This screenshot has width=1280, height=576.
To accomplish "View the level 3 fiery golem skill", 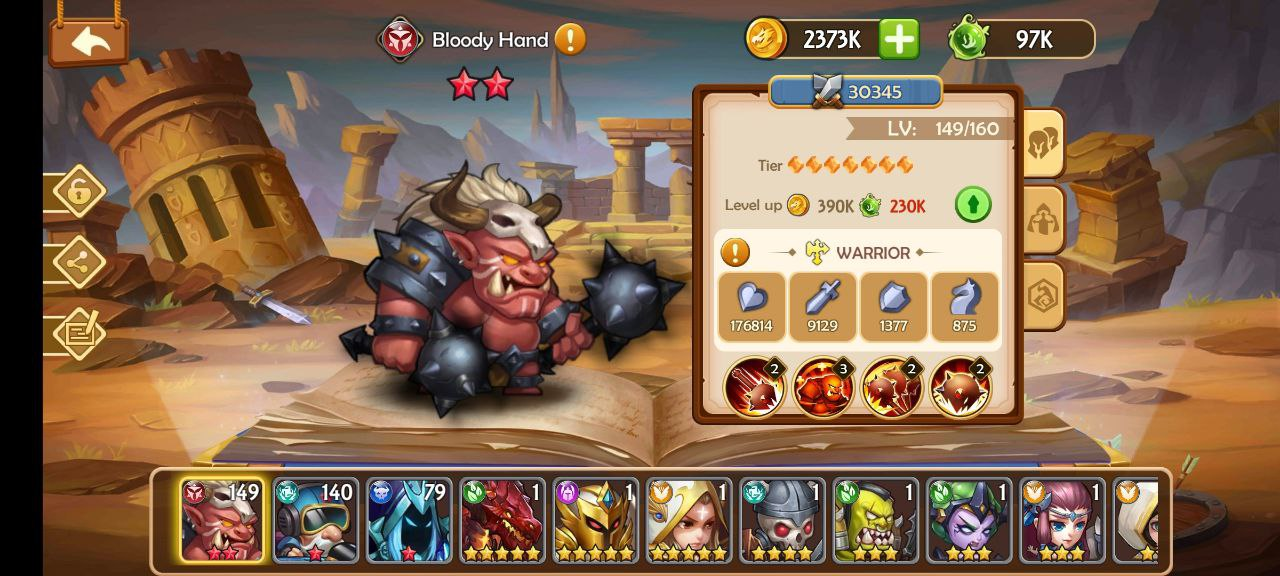I will pyautogui.click(x=824, y=388).
